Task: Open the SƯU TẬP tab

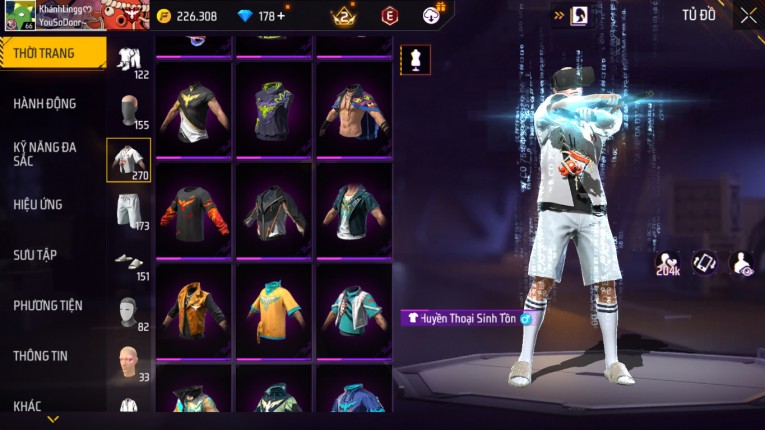Action: pyautogui.click(x=35, y=255)
